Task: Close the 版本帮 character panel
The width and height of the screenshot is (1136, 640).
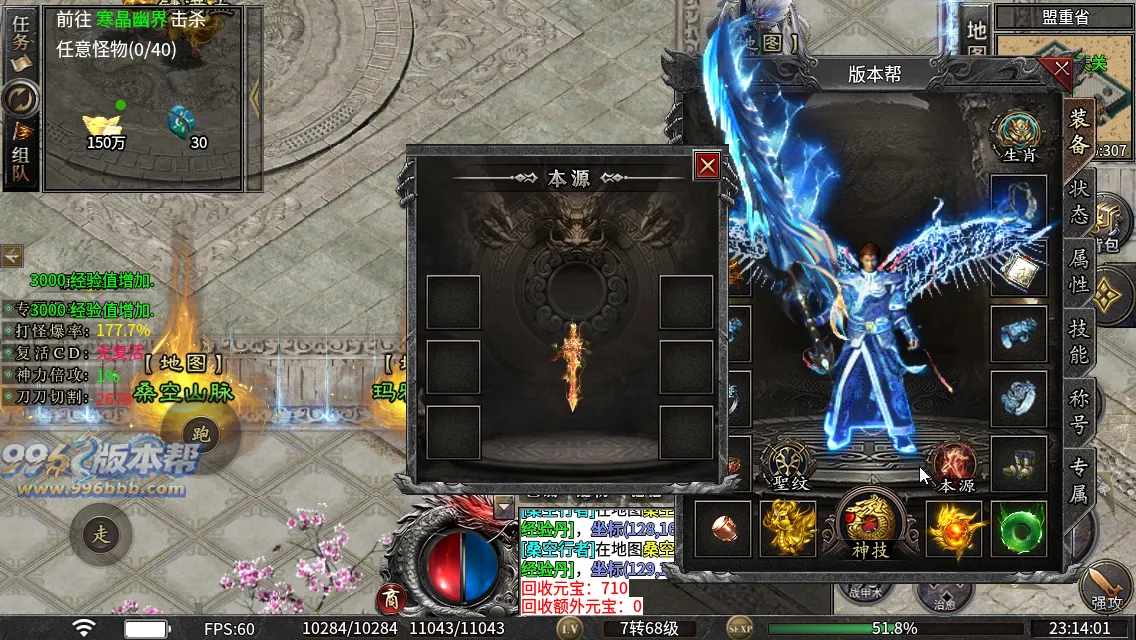Action: 1055,71
